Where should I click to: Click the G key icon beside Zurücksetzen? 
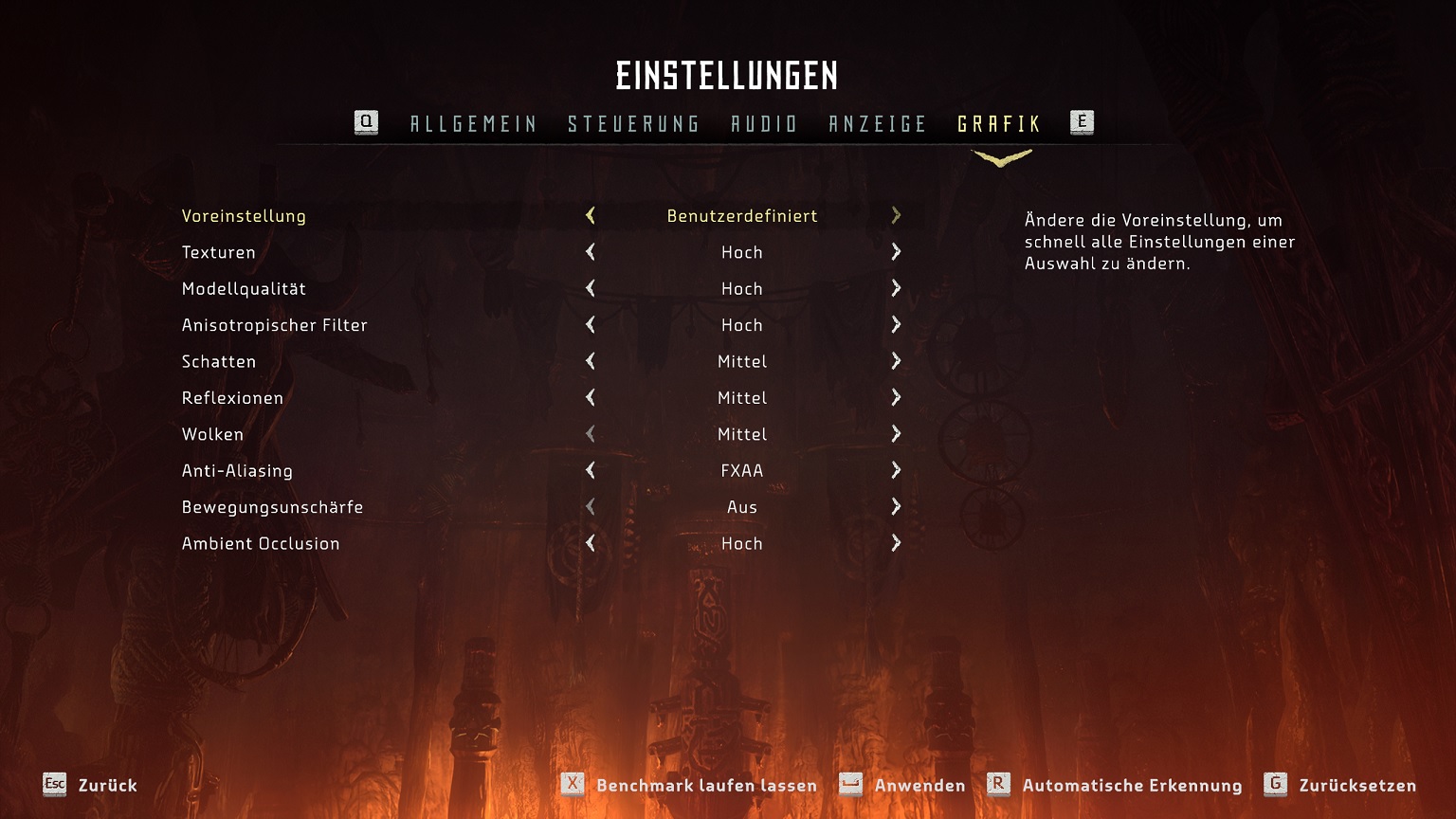pos(1275,785)
